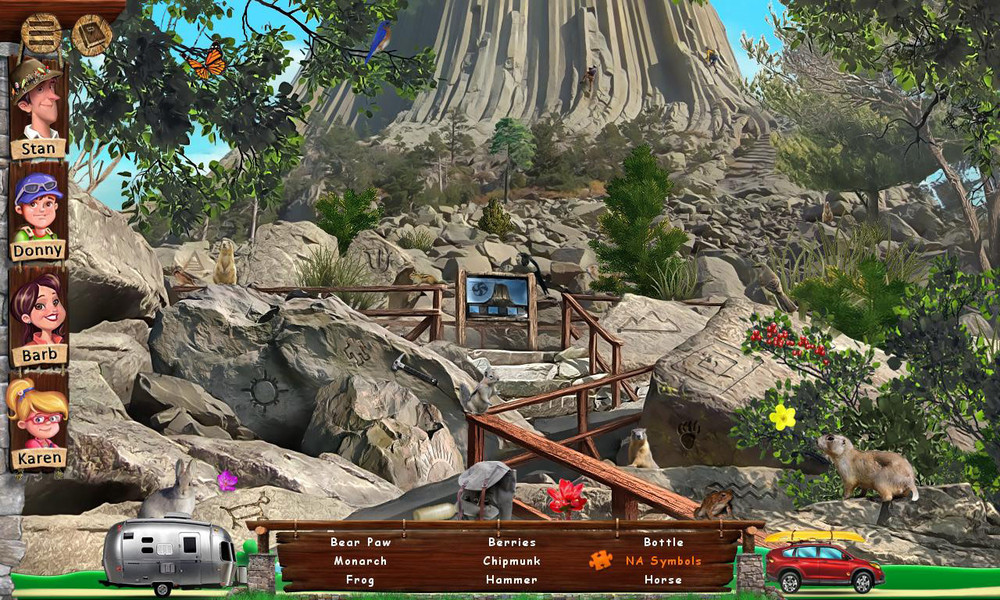The height and width of the screenshot is (600, 1000).
Task: Open the hamburger menu button
Action: click(x=41, y=34)
